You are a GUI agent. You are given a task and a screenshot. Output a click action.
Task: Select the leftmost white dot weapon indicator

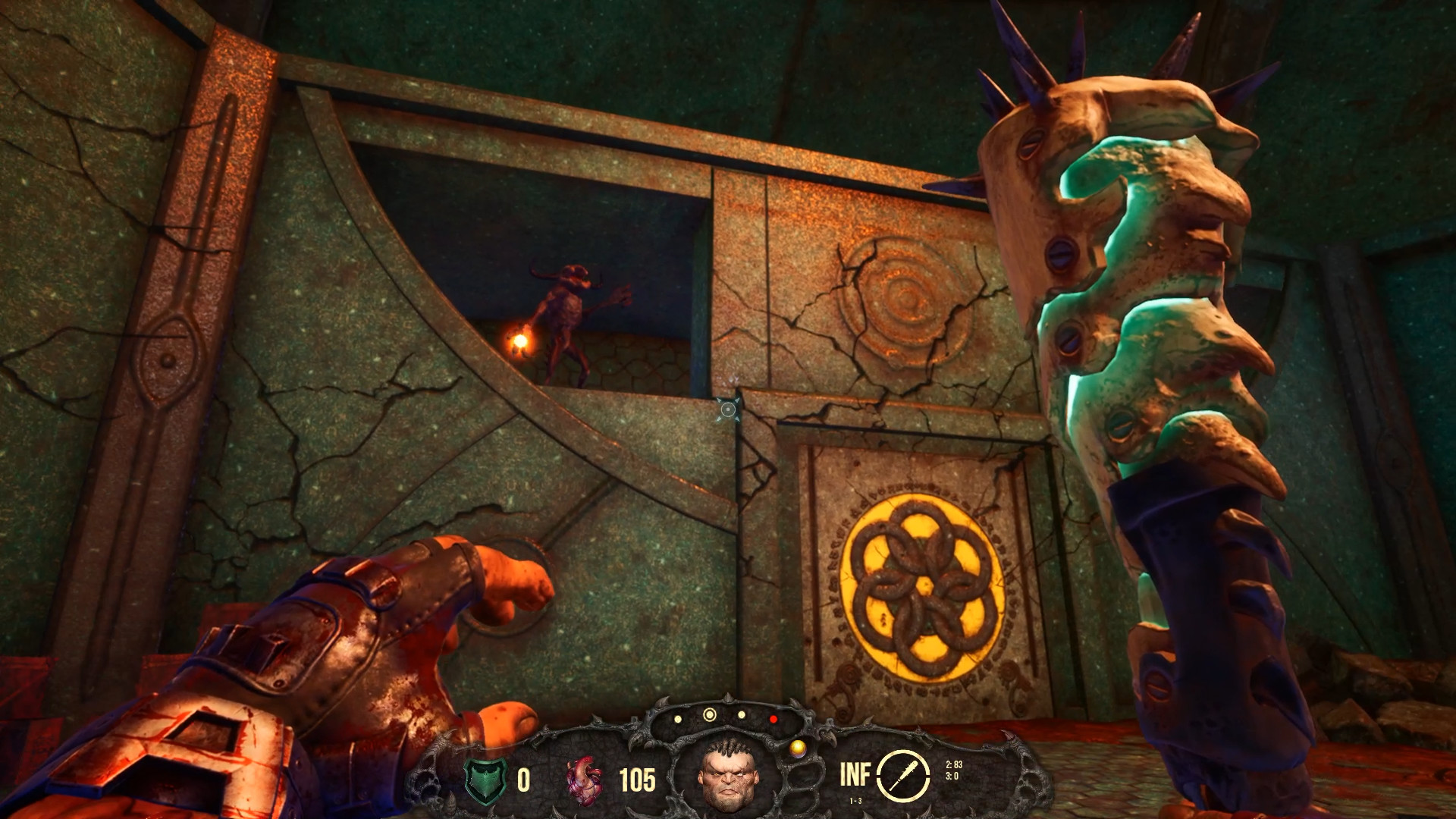677,719
